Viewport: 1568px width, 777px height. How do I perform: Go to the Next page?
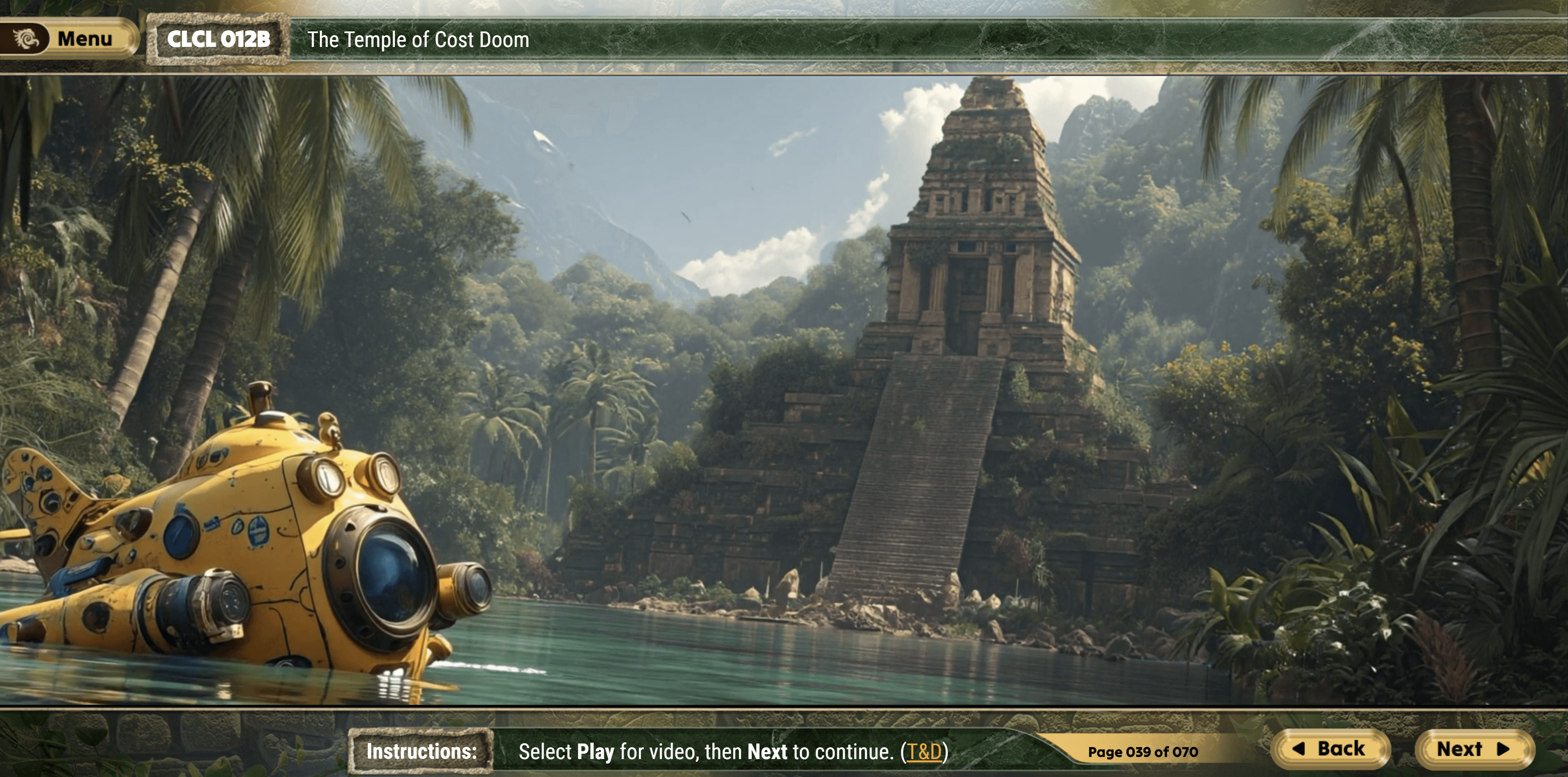pos(1472,749)
